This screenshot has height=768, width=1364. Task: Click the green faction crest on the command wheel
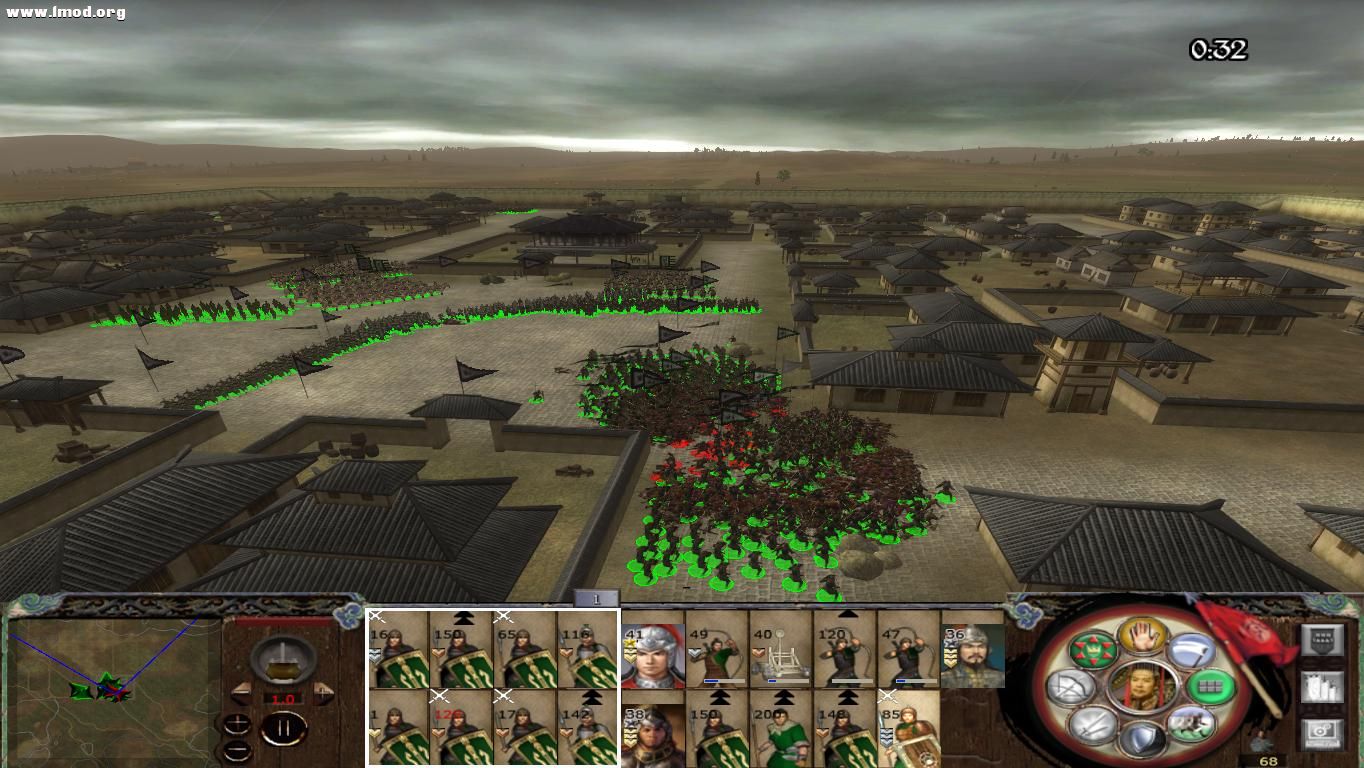click(x=1092, y=650)
